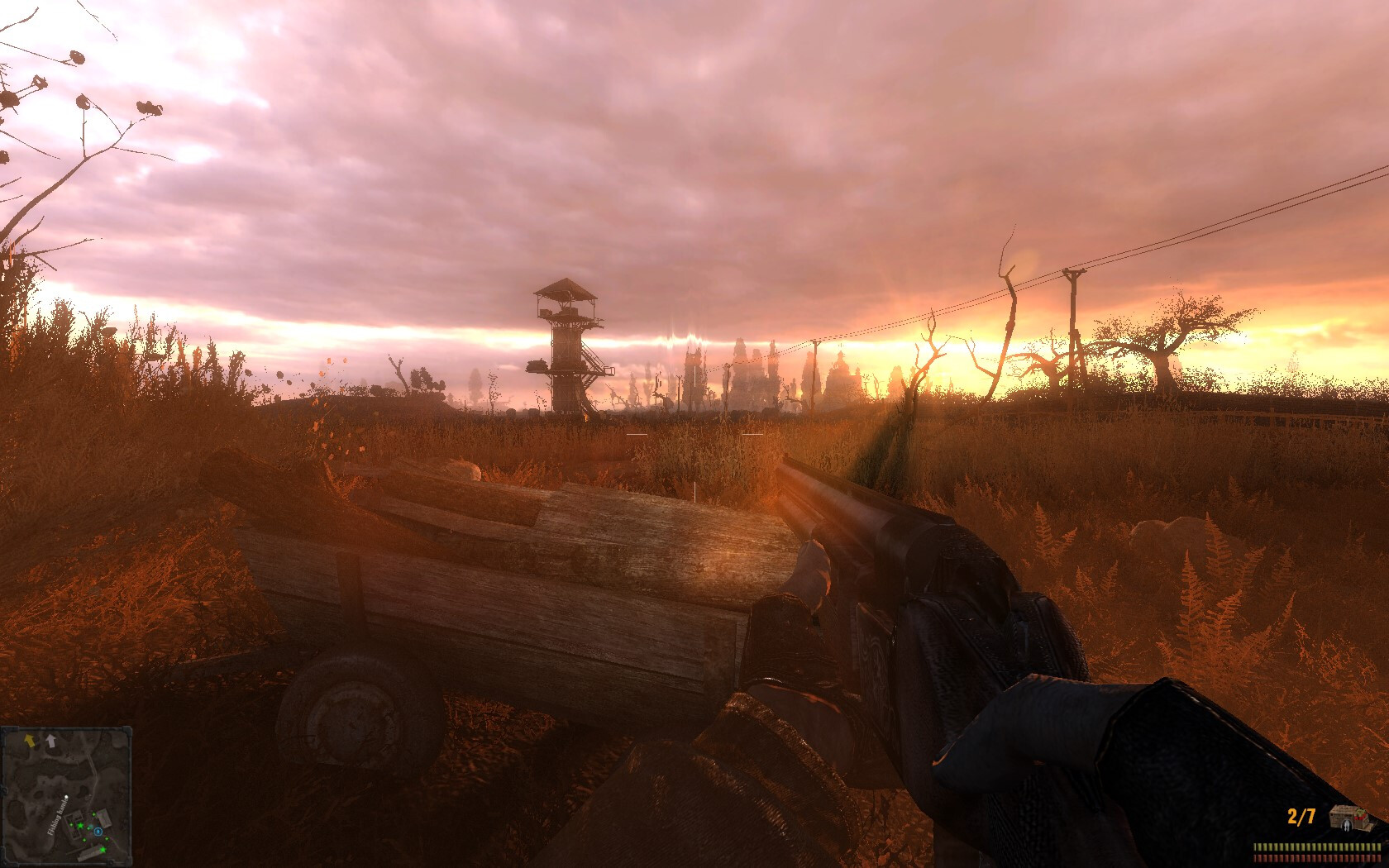Select the white arrow marker on minimap
1389x868 pixels.
[x=50, y=741]
